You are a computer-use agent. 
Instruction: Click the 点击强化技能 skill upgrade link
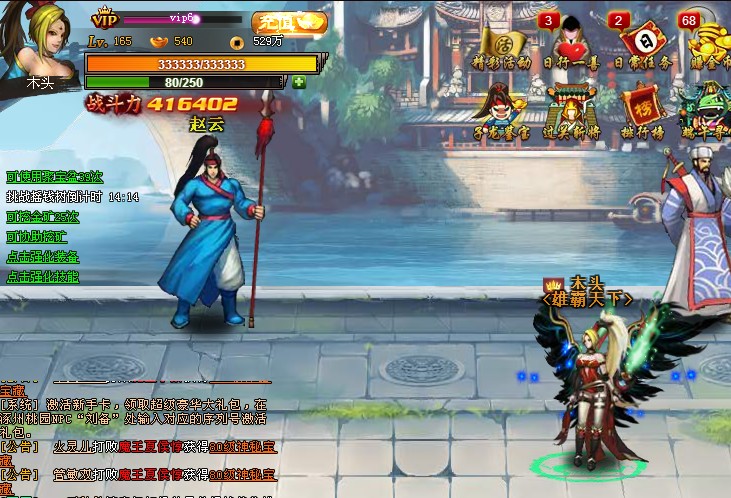pos(43,277)
